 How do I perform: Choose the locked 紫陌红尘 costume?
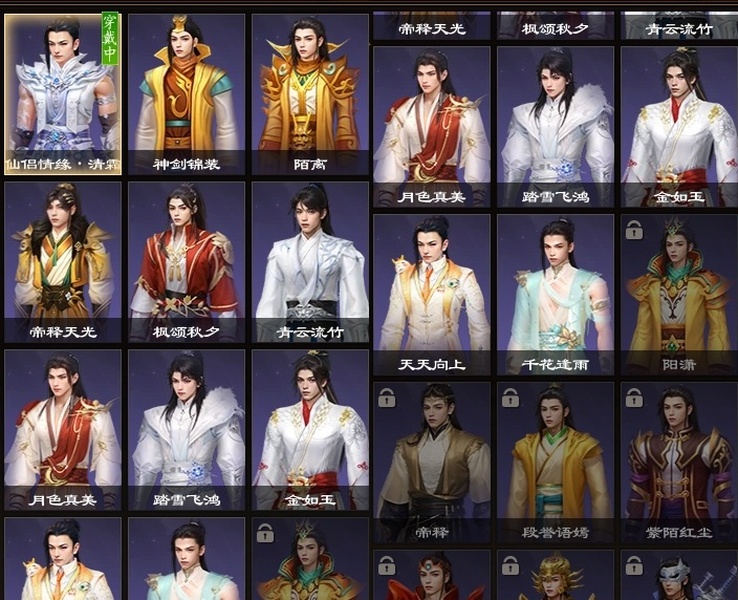coord(678,462)
